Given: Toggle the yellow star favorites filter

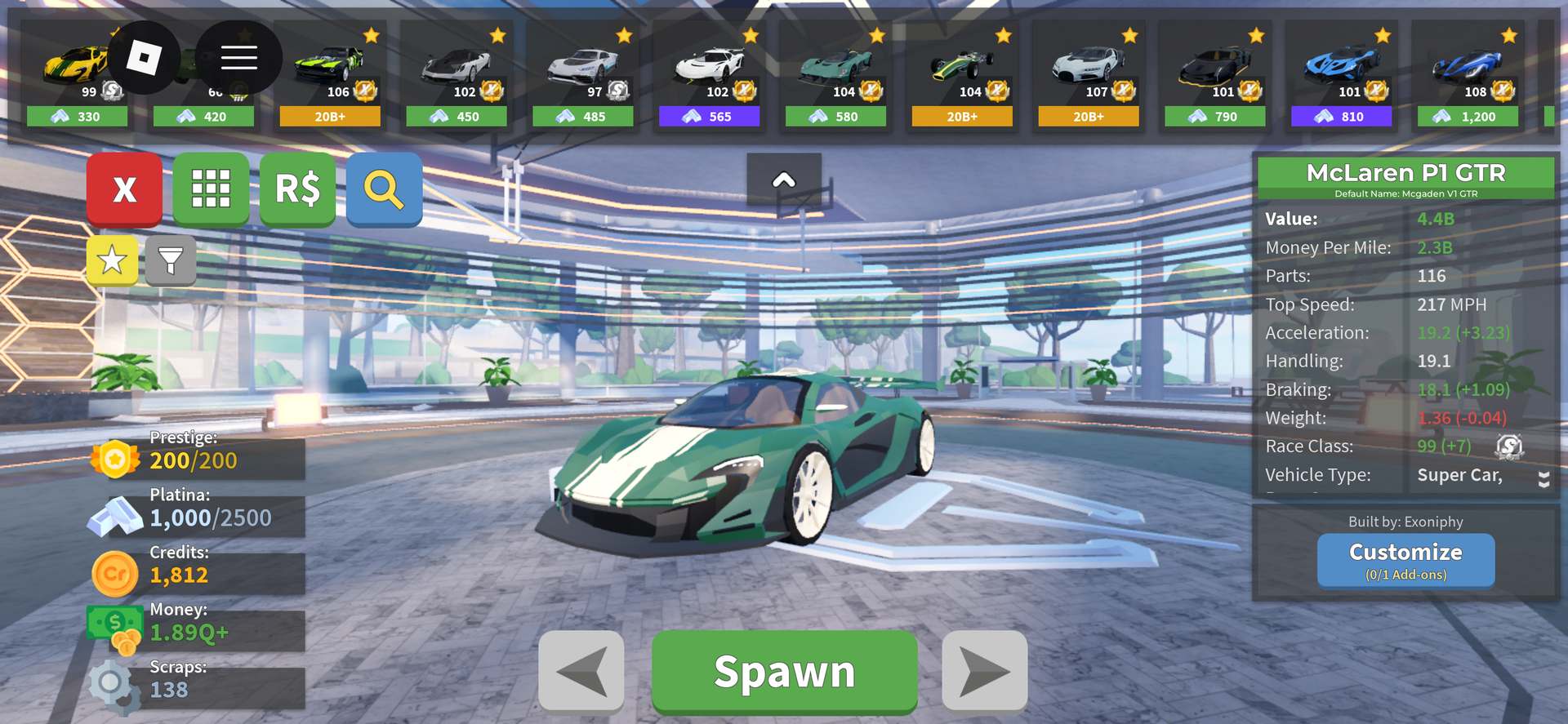Looking at the screenshot, I should point(112,261).
